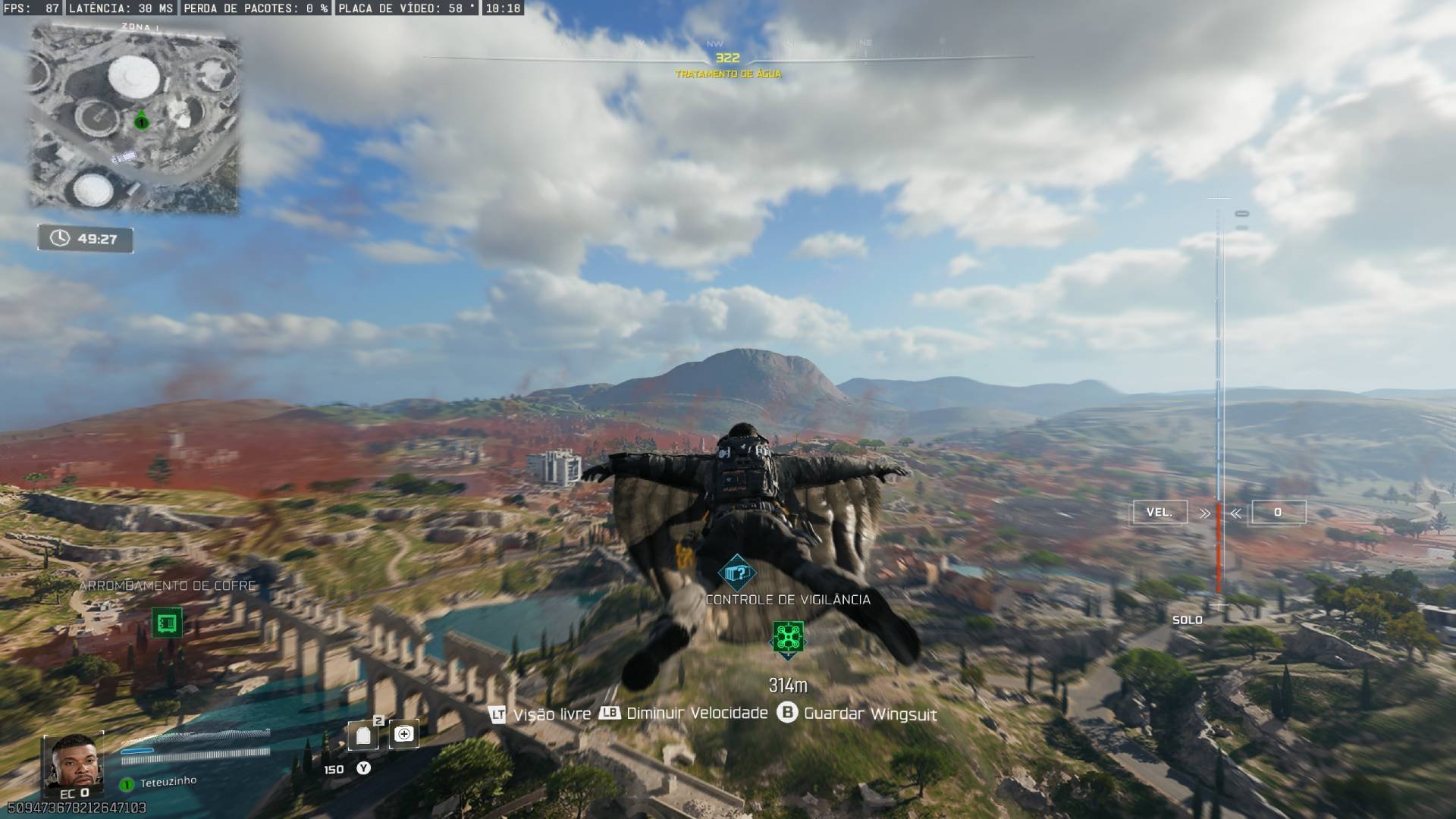Click the SOLO altitude marker
The image size is (1456, 819).
1188,620
